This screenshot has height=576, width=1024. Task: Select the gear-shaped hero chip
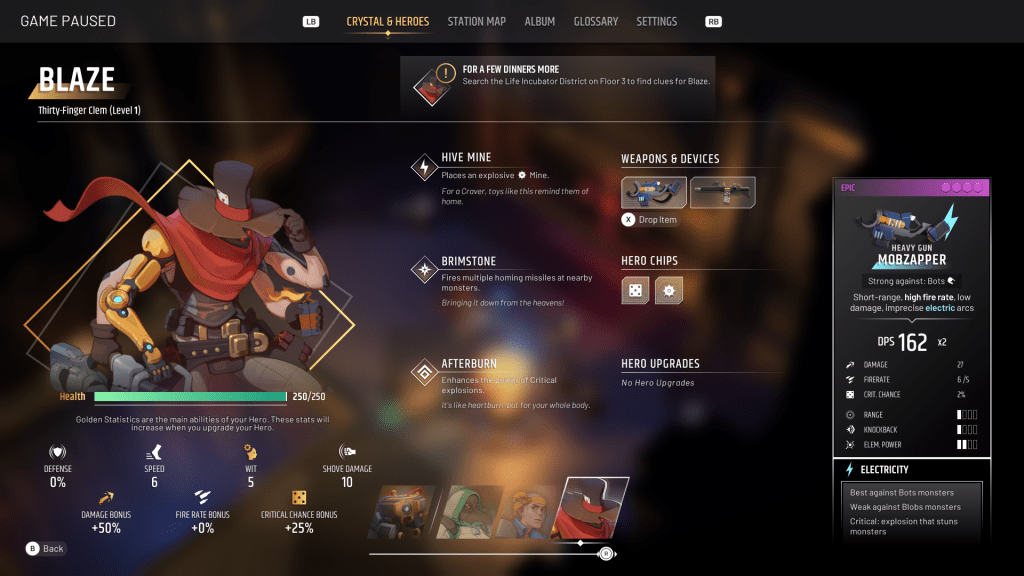(x=669, y=291)
